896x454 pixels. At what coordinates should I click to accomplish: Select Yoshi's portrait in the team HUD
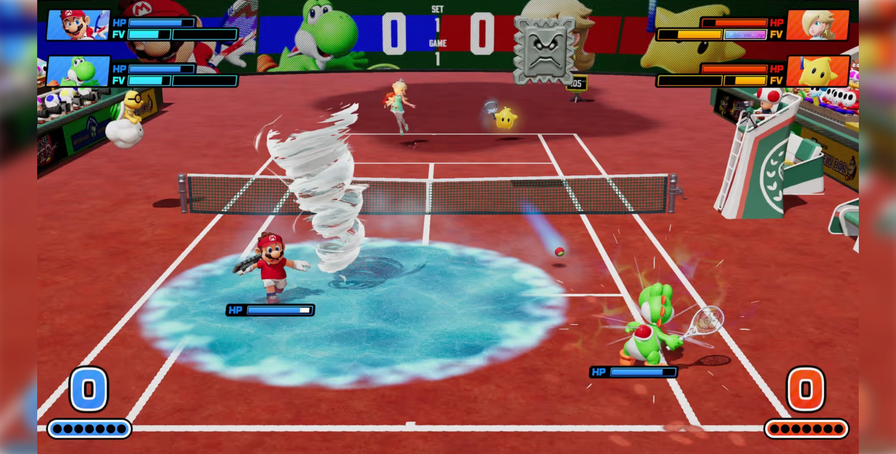tap(77, 71)
